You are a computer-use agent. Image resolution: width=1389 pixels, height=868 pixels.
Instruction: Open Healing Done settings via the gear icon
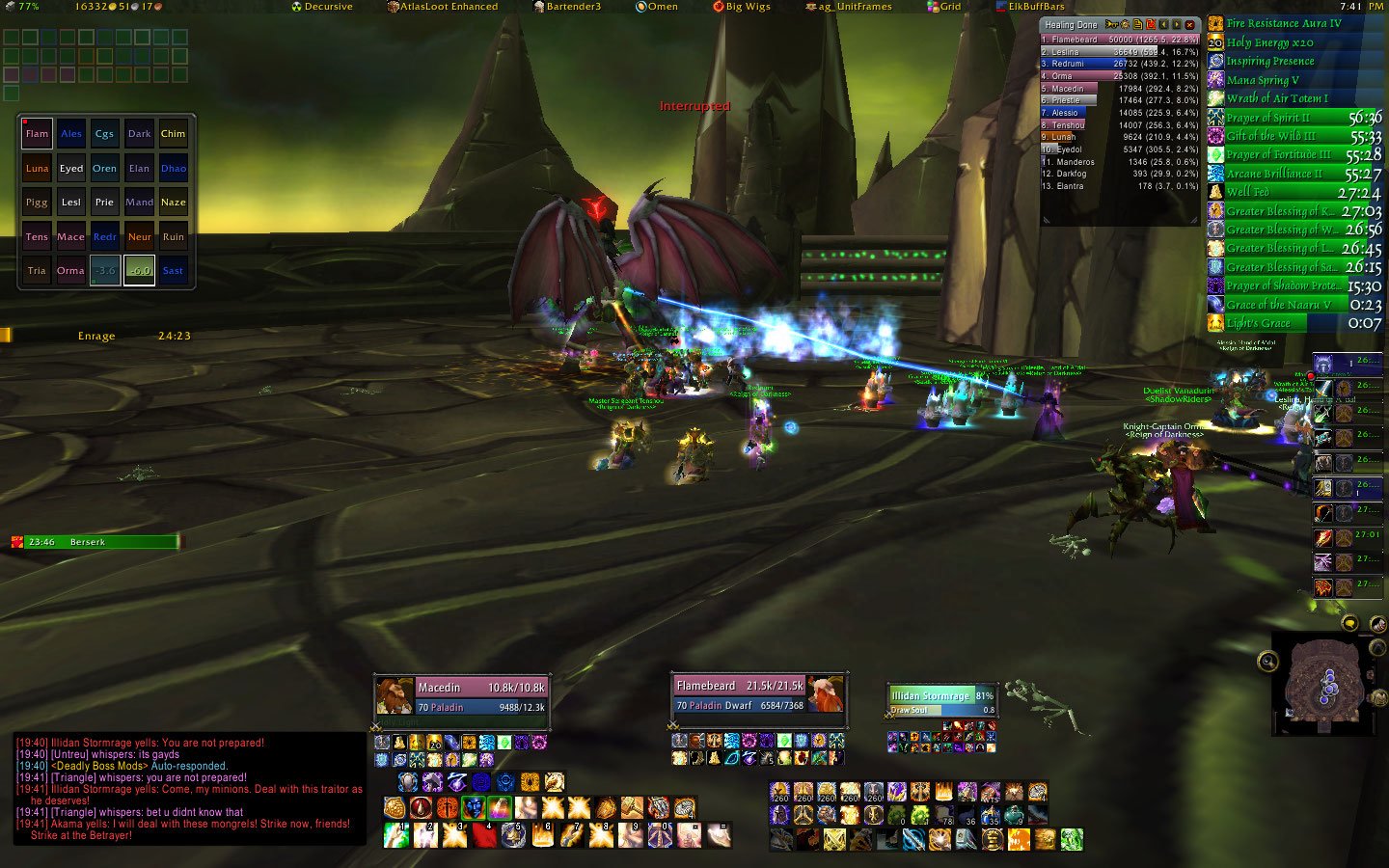[x=1125, y=25]
